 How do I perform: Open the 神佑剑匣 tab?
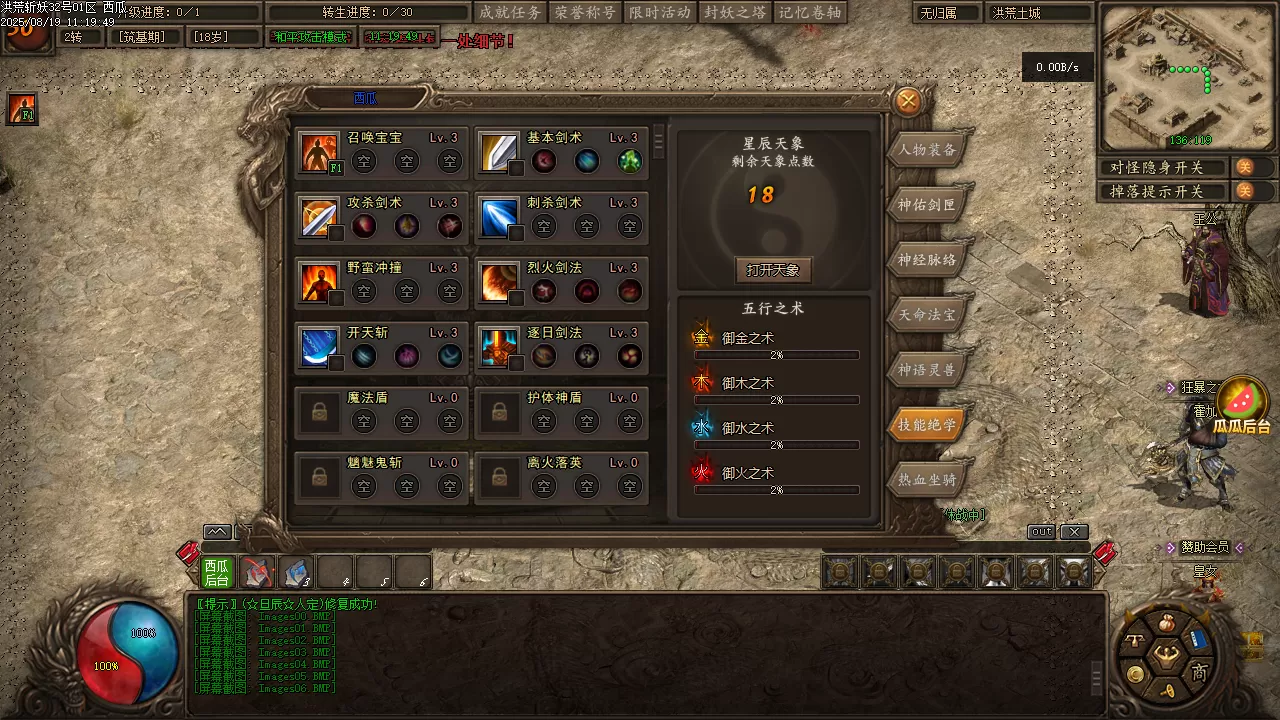pyautogui.click(x=927, y=205)
